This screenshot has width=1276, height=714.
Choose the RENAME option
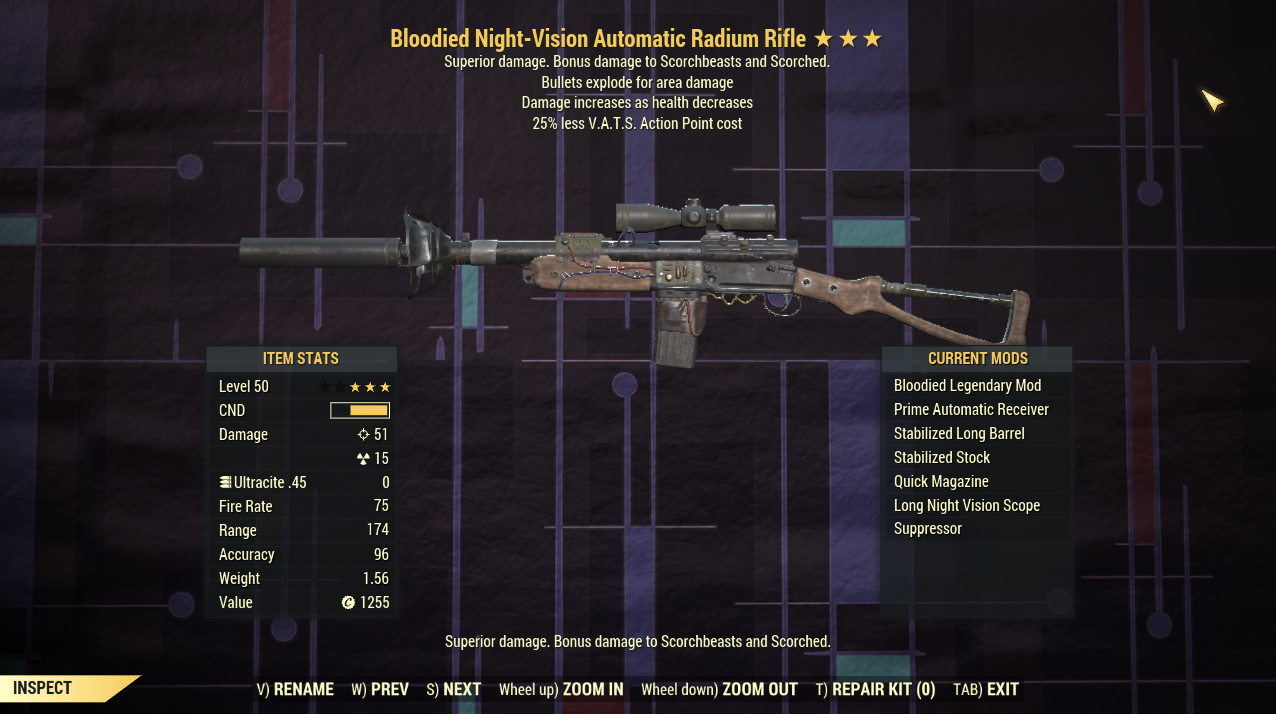pyautogui.click(x=295, y=689)
